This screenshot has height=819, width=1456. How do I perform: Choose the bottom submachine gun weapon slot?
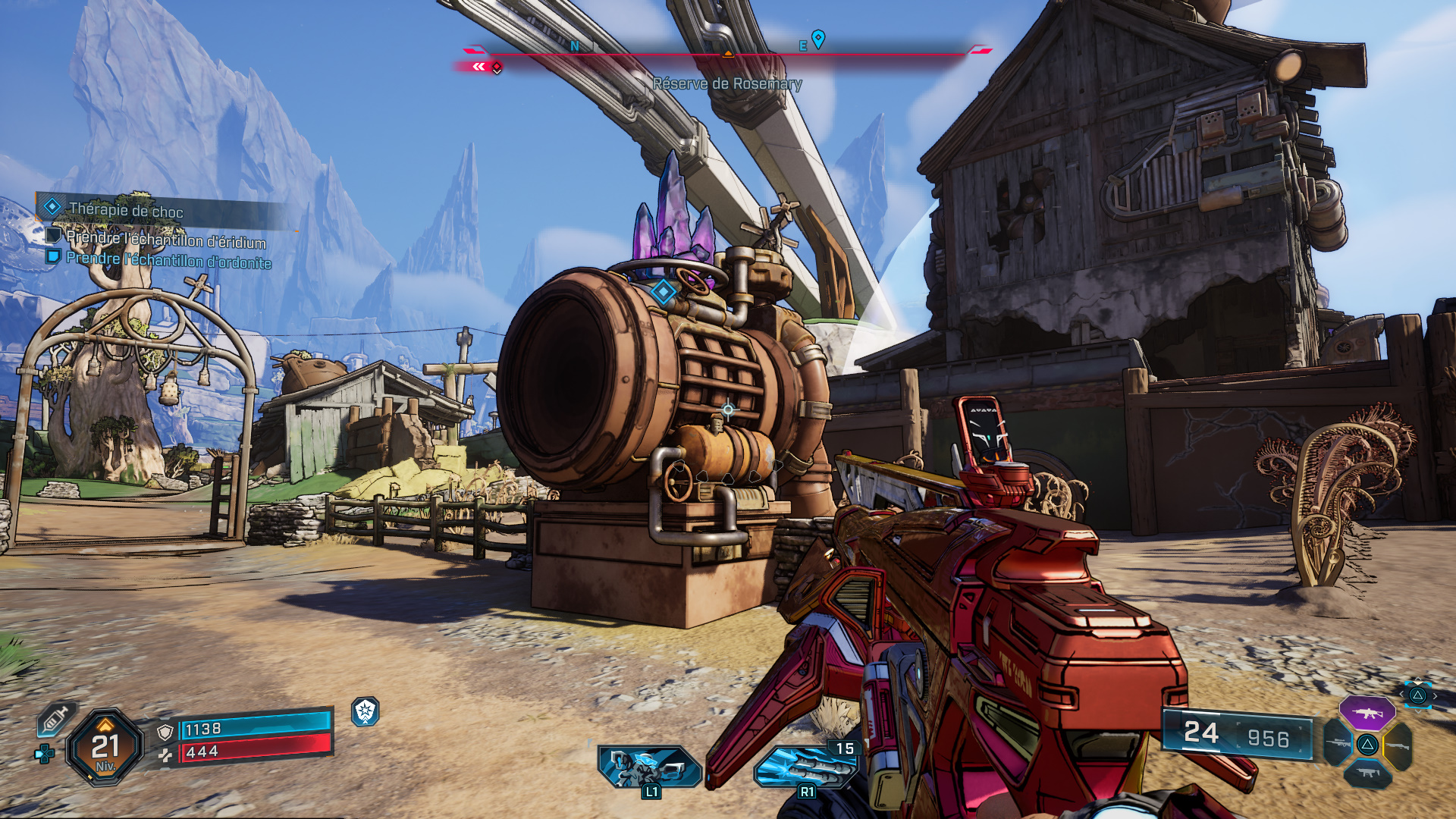pos(1367,773)
